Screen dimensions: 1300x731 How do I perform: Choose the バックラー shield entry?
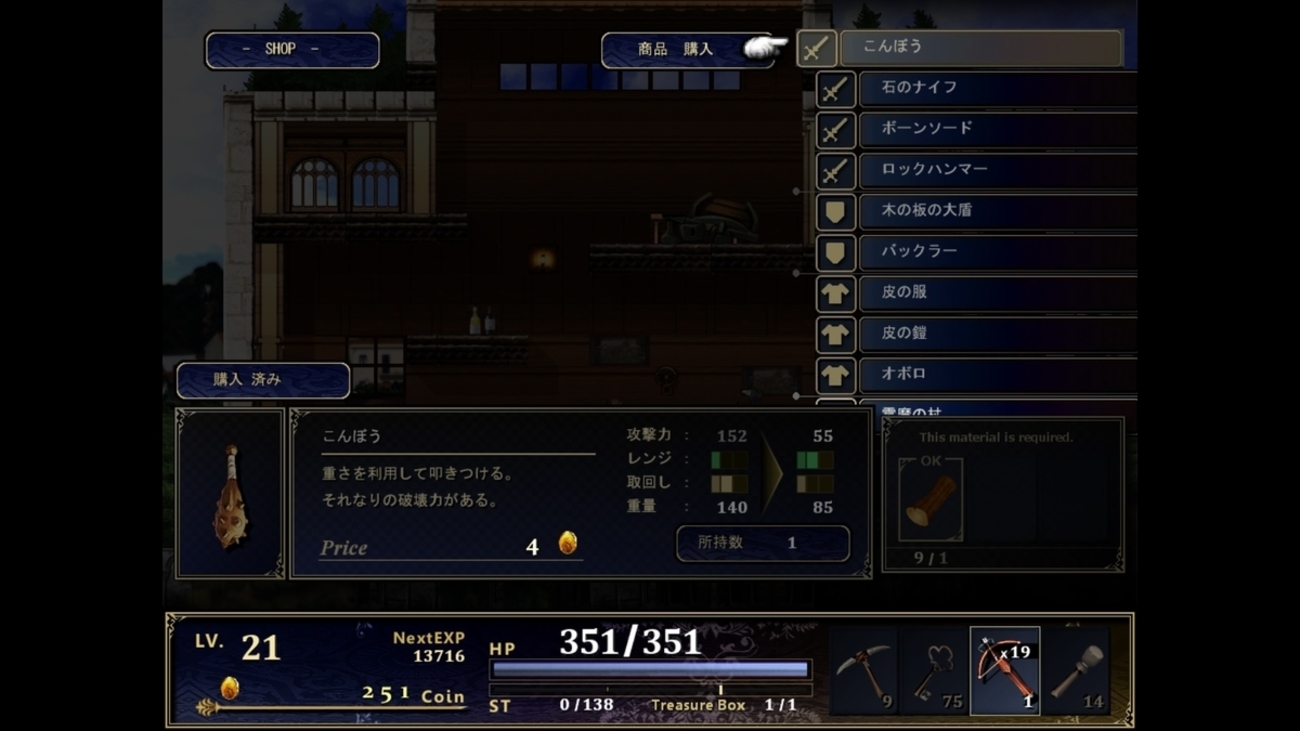pos(996,252)
